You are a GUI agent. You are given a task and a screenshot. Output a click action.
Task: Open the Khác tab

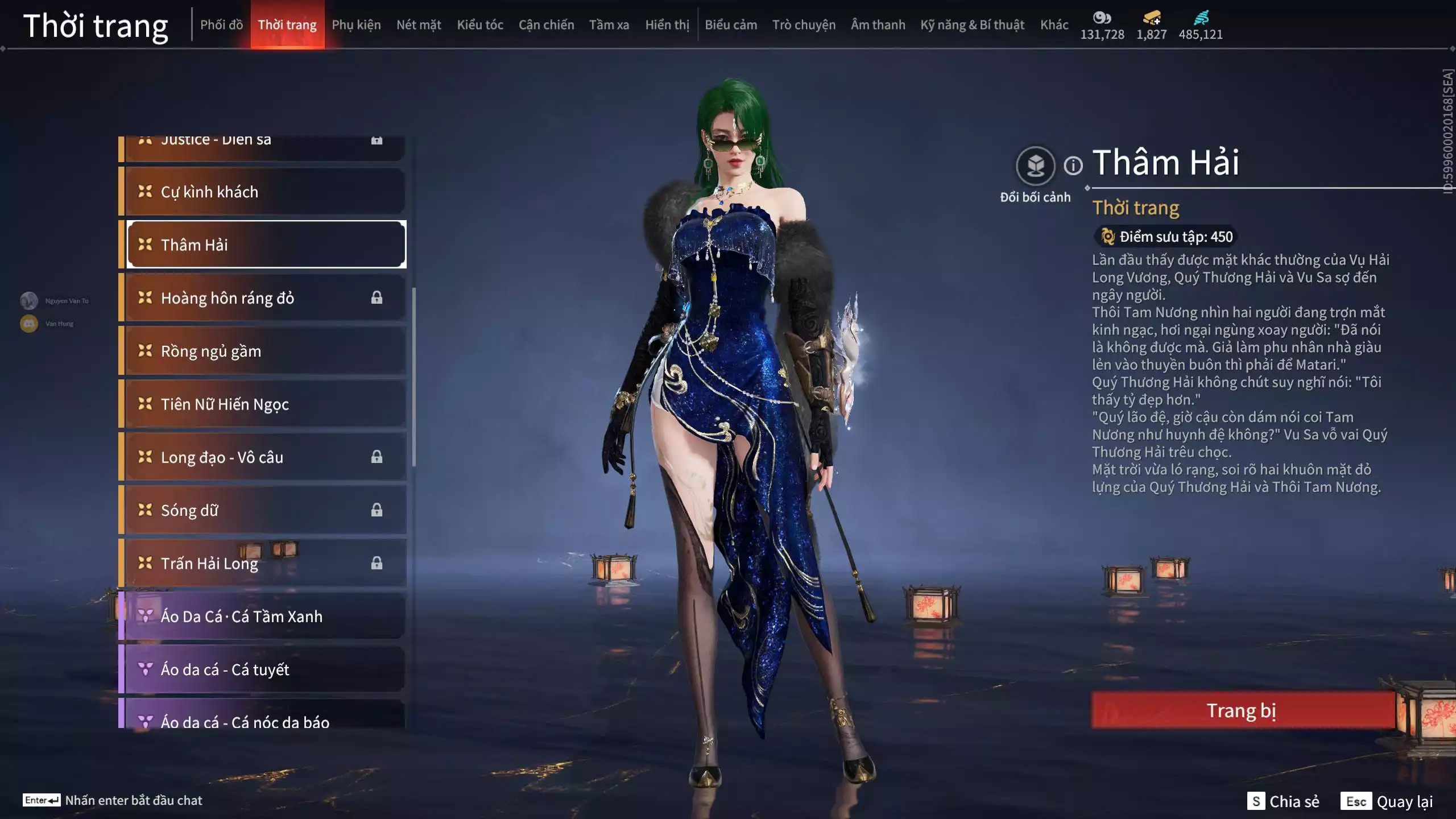(x=1054, y=25)
